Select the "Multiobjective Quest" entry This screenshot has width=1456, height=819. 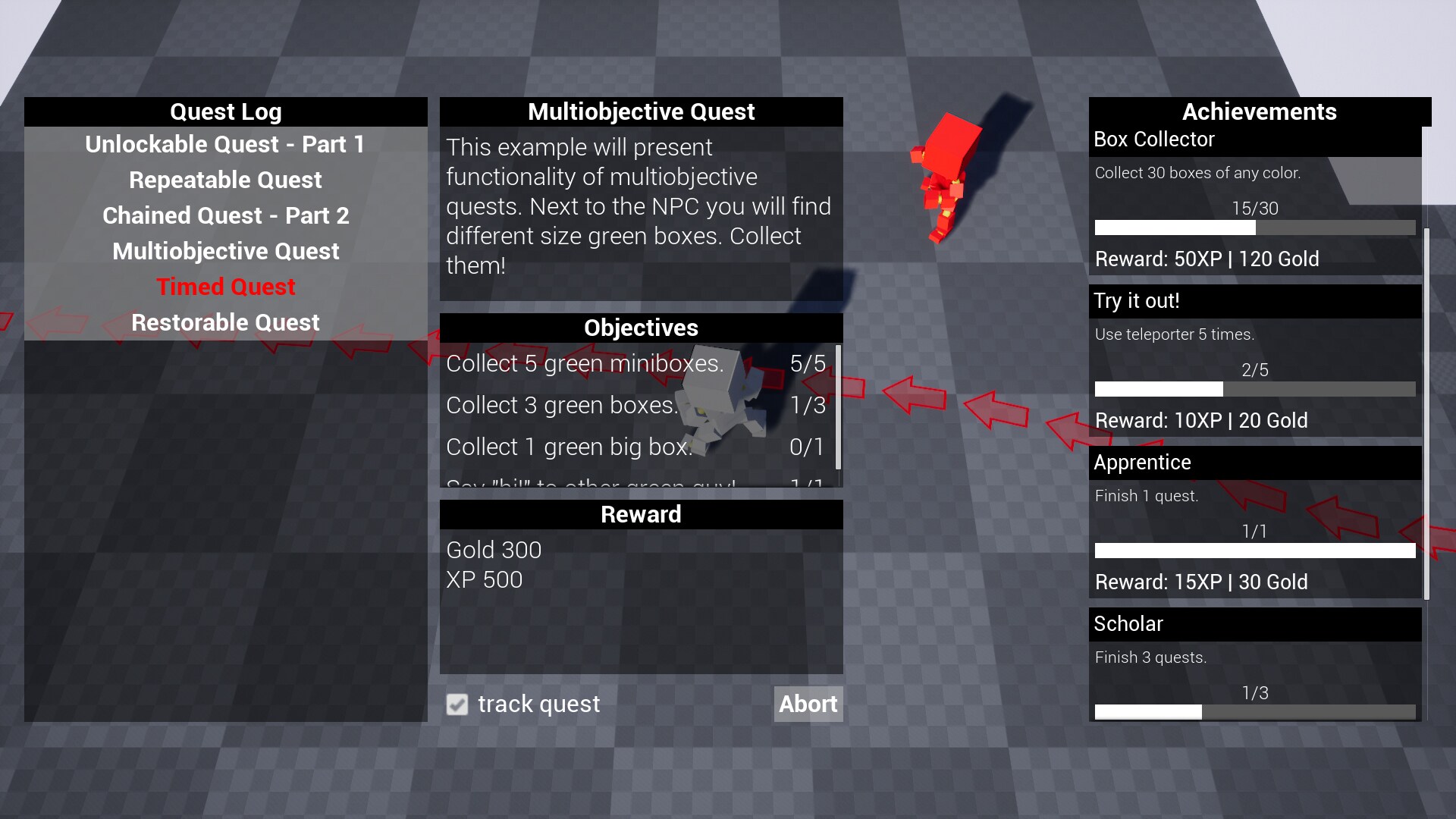tap(225, 251)
